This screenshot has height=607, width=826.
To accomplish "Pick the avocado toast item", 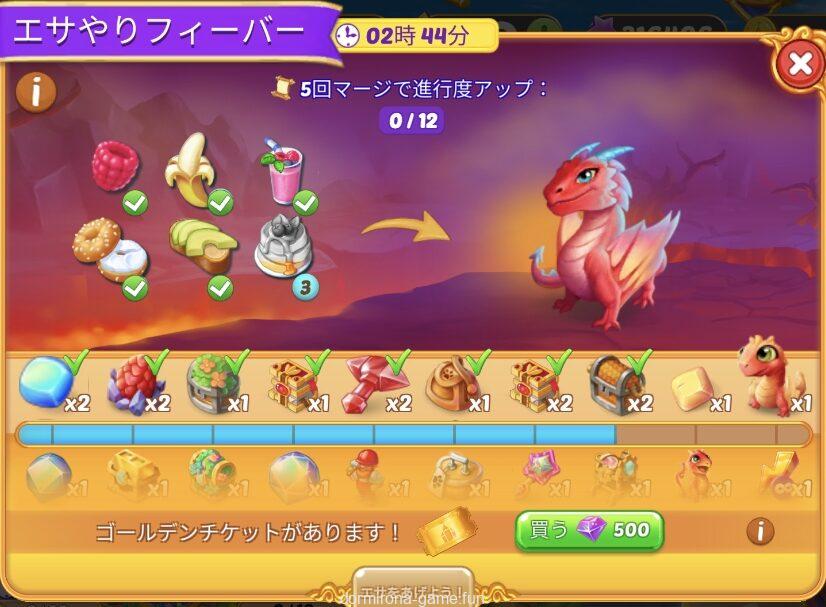I will [x=203, y=246].
